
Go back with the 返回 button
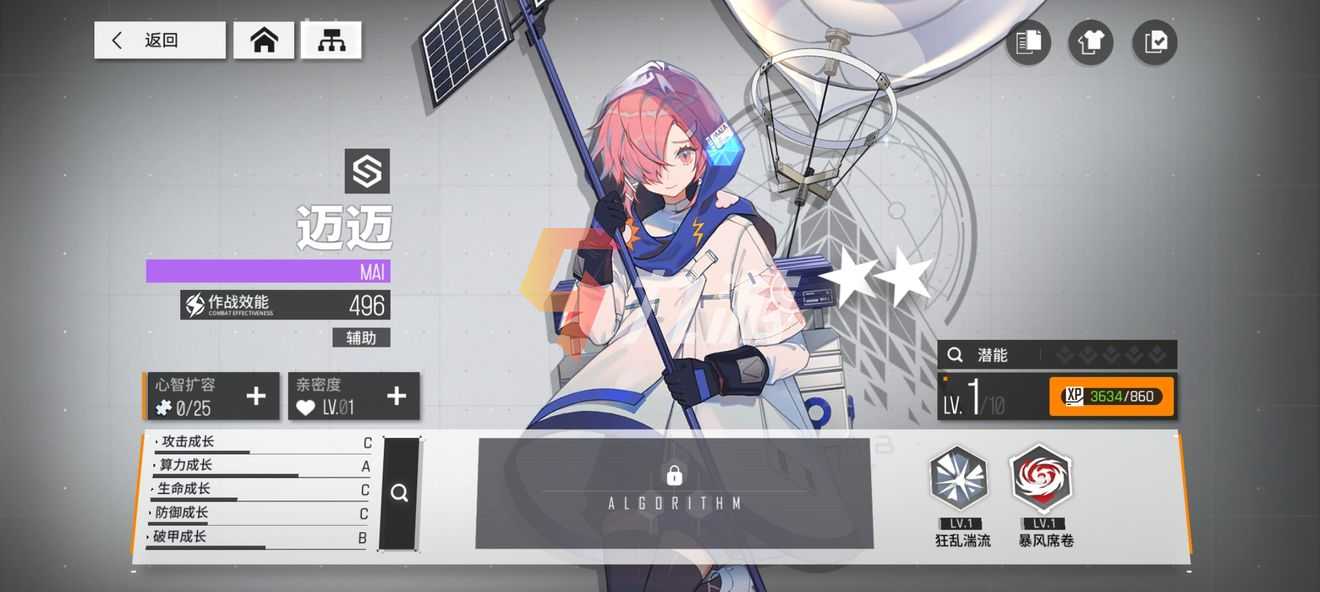[160, 40]
